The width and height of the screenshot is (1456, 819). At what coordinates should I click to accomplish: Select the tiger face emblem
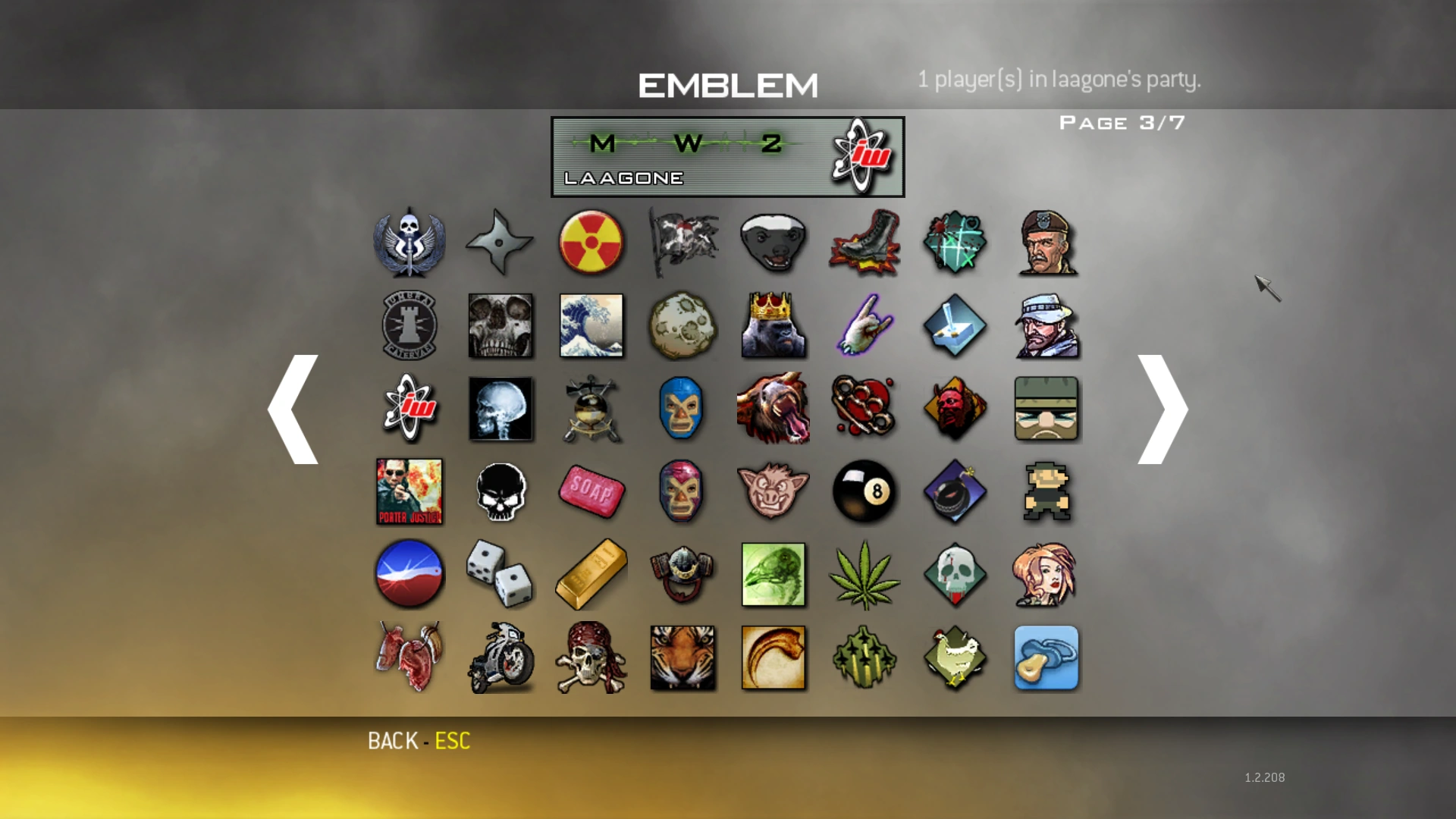pos(682,657)
